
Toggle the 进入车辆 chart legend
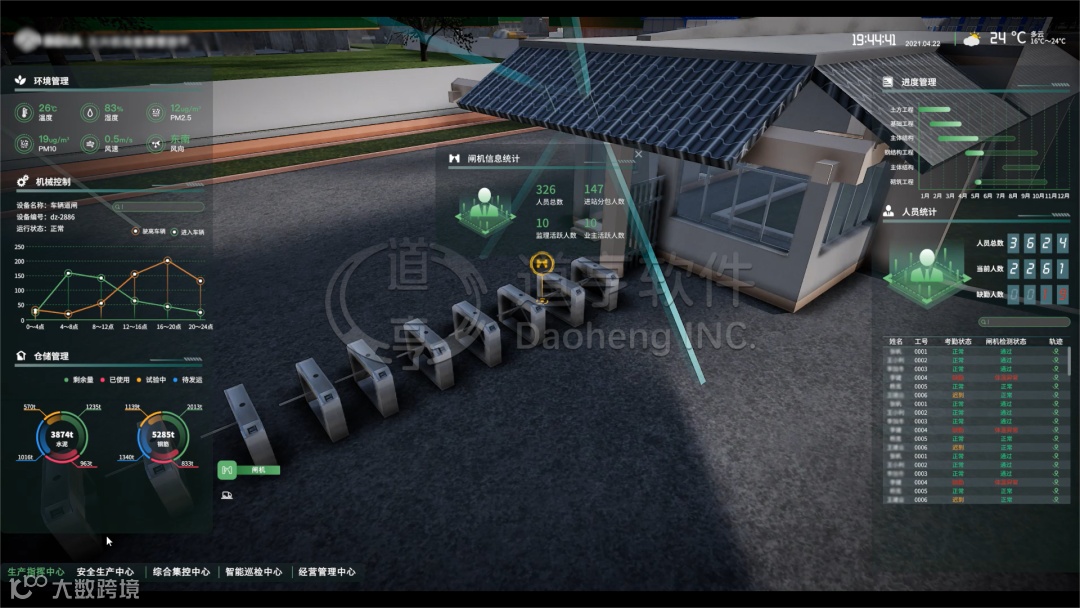(188, 231)
